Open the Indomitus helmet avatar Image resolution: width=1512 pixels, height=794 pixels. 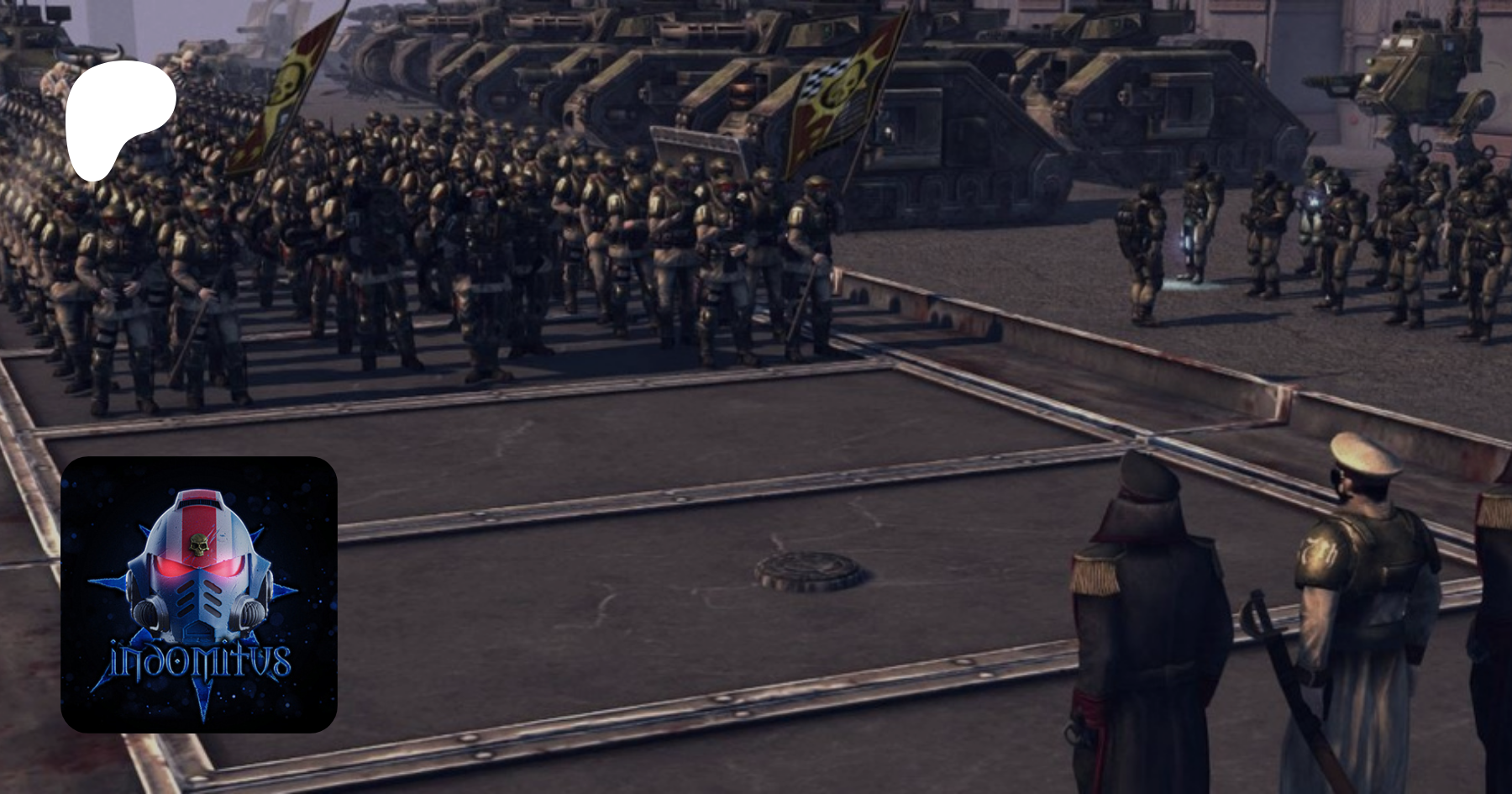pos(199,594)
